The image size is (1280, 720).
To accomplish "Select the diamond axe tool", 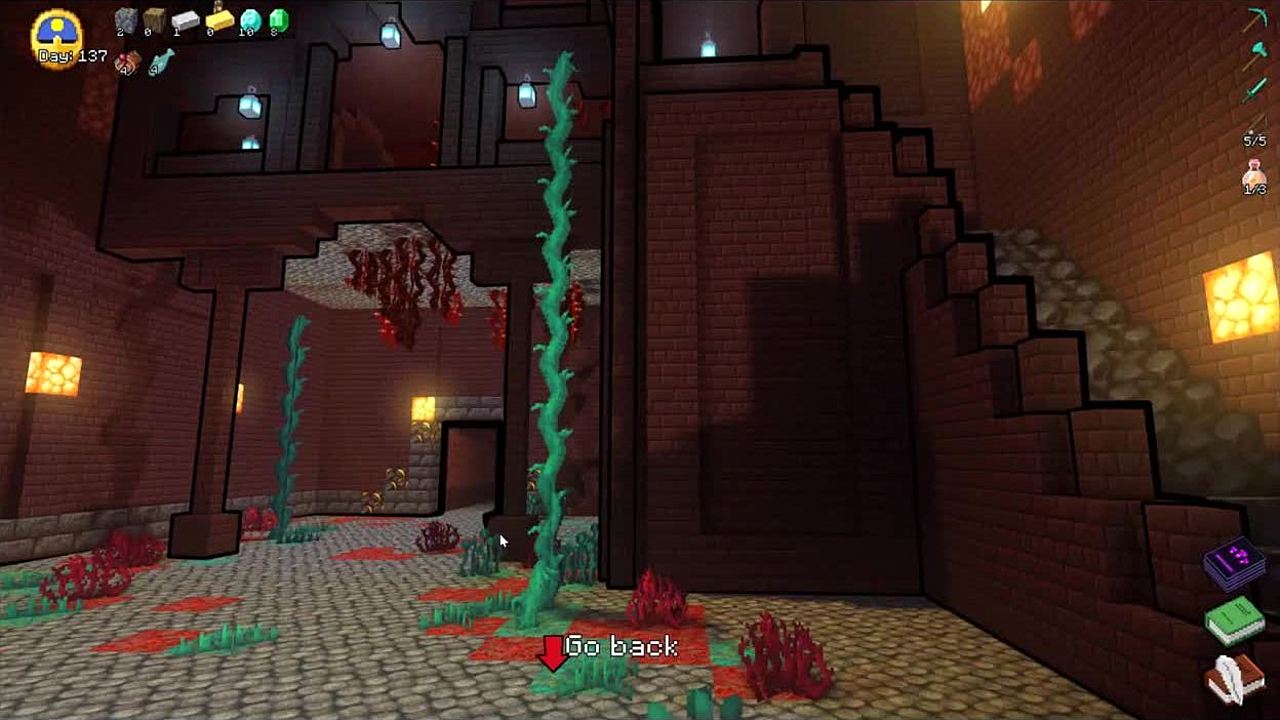I will point(1256,56).
